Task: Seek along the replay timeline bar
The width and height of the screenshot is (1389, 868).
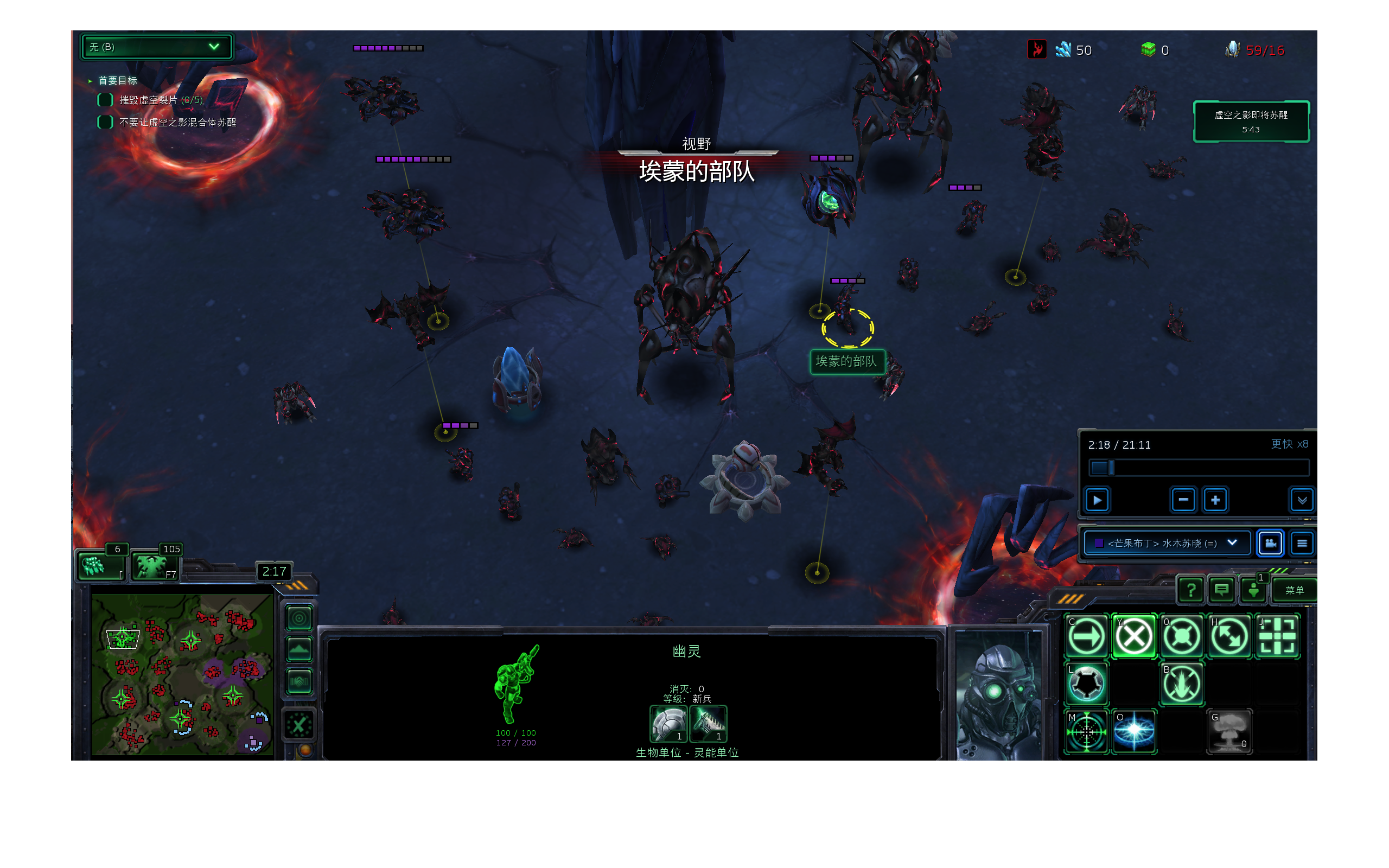Action: pos(1199,468)
